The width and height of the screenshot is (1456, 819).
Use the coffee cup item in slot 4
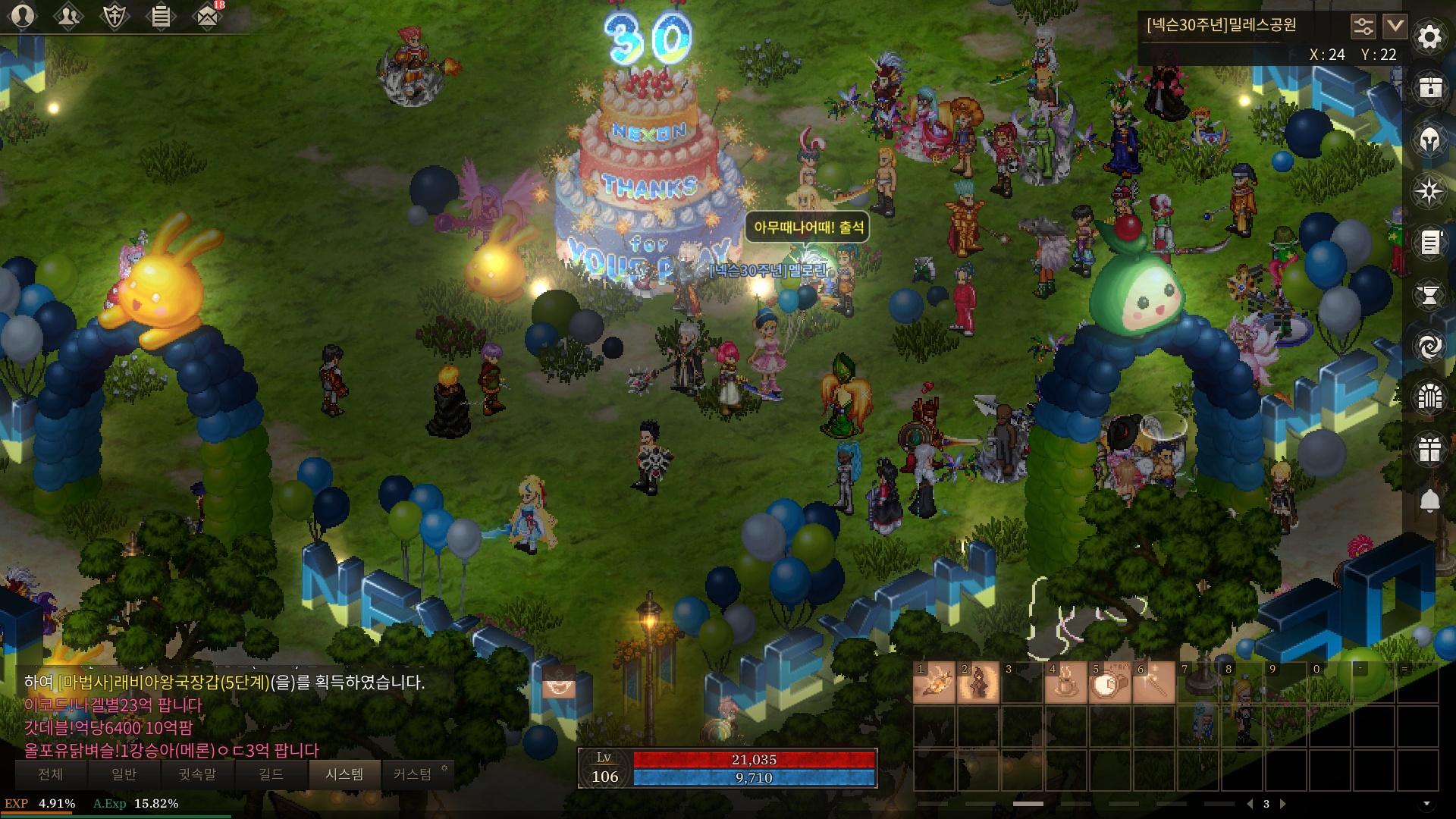tap(1065, 683)
